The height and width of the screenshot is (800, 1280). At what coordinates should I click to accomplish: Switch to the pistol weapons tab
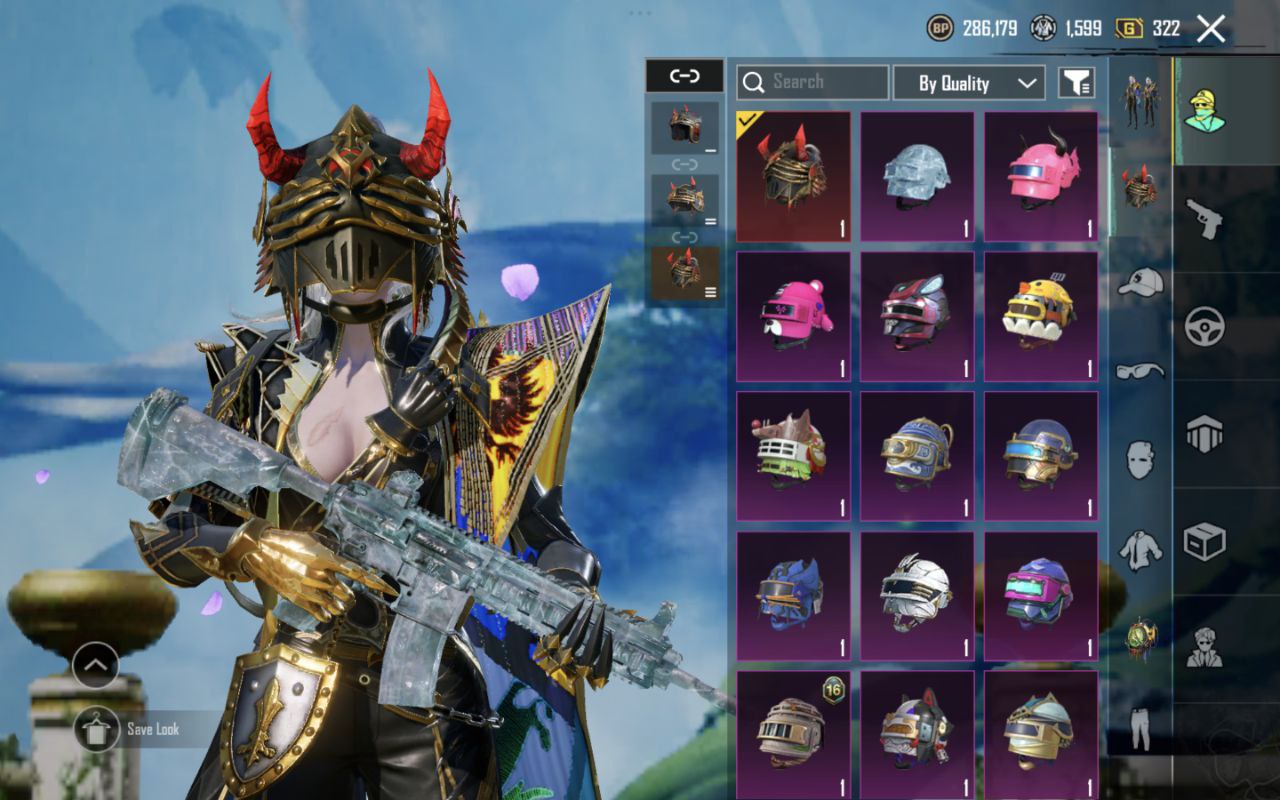point(1204,218)
